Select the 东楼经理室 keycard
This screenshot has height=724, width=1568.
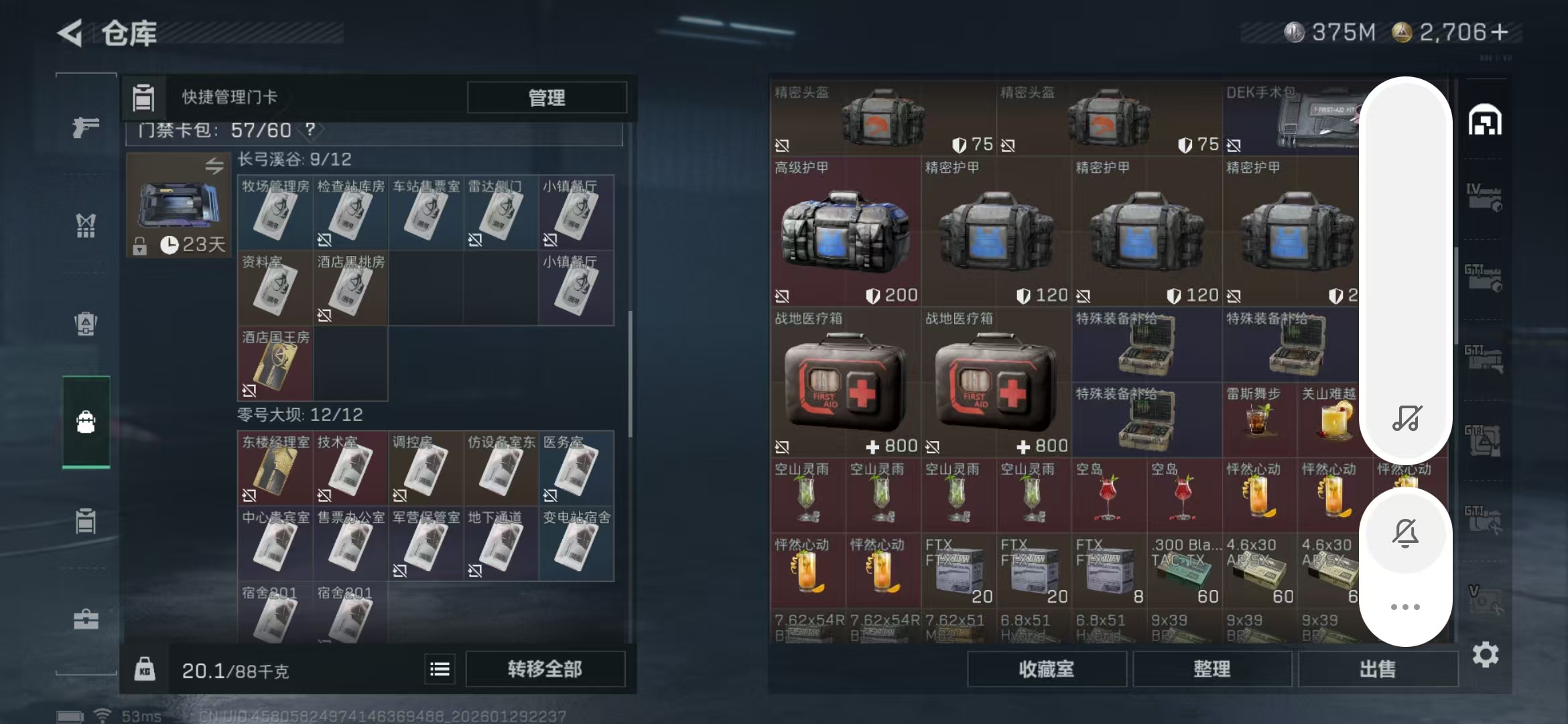(x=275, y=468)
